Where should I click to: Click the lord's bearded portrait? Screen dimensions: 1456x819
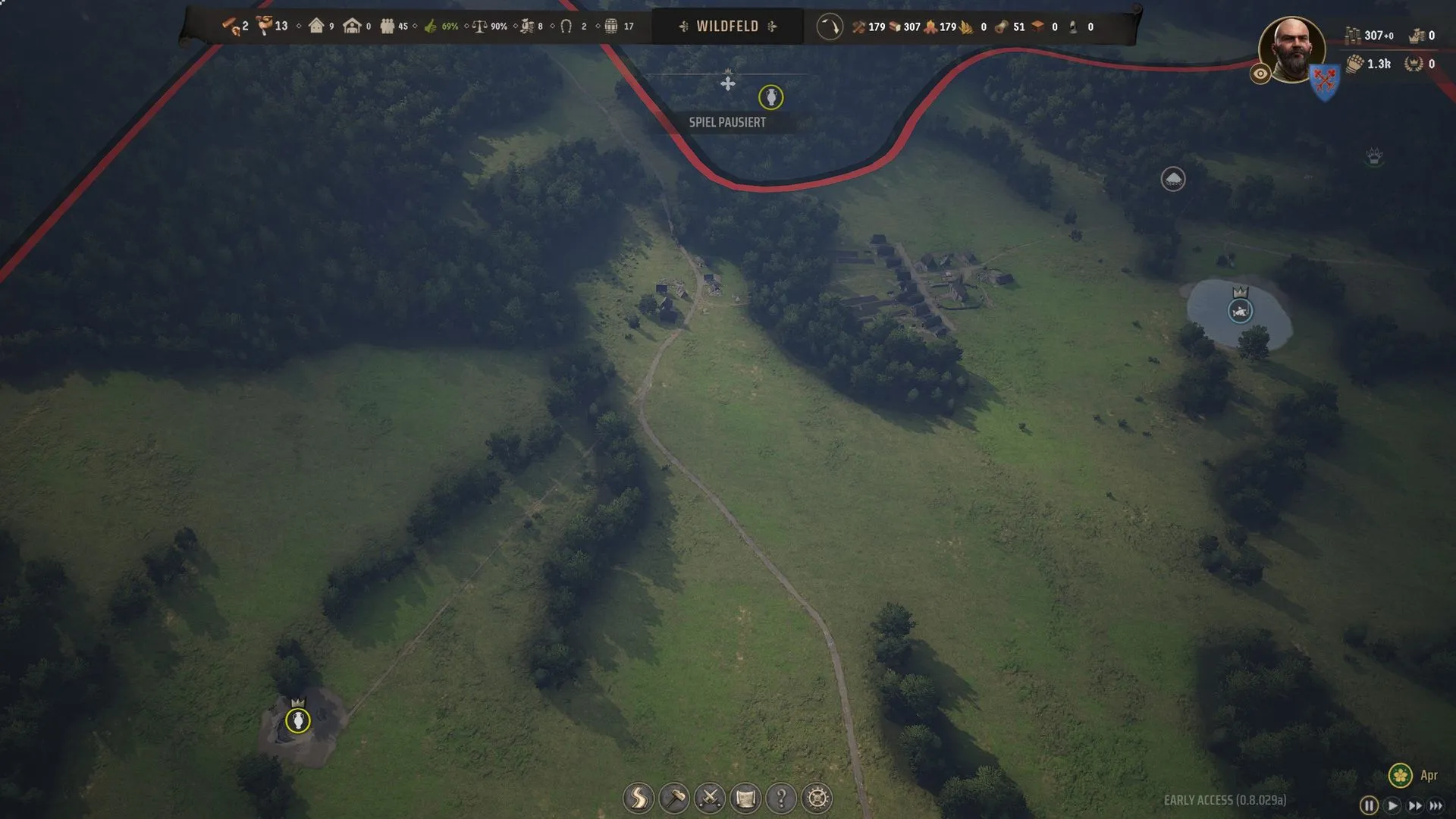click(x=1291, y=48)
